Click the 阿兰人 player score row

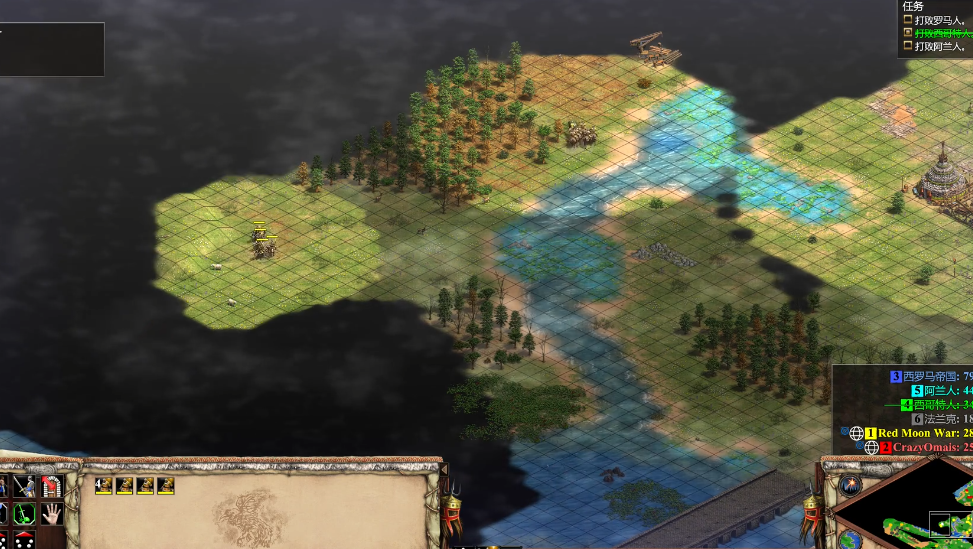pyautogui.click(x=940, y=391)
